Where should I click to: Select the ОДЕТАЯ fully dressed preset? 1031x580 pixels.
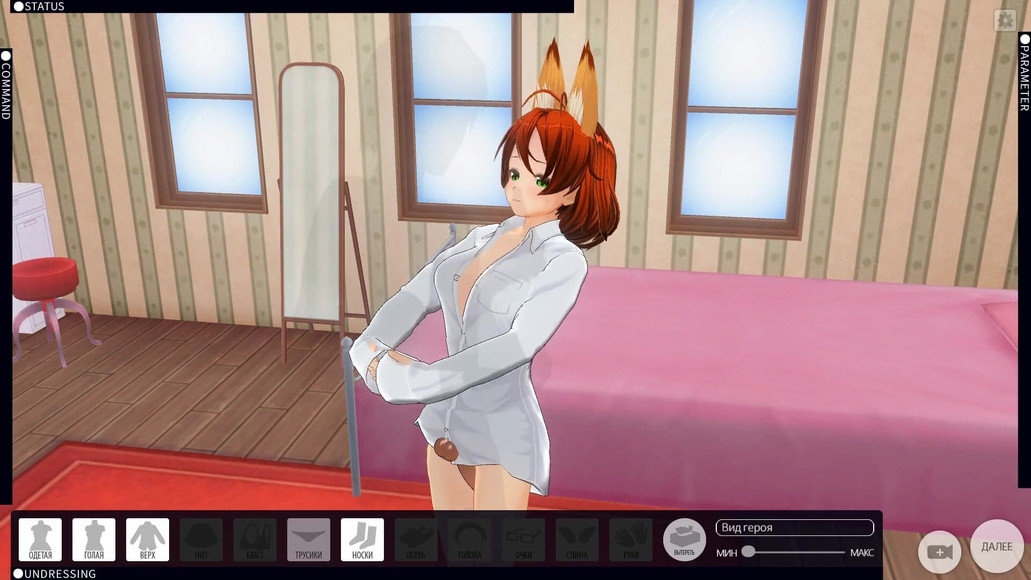pos(40,540)
